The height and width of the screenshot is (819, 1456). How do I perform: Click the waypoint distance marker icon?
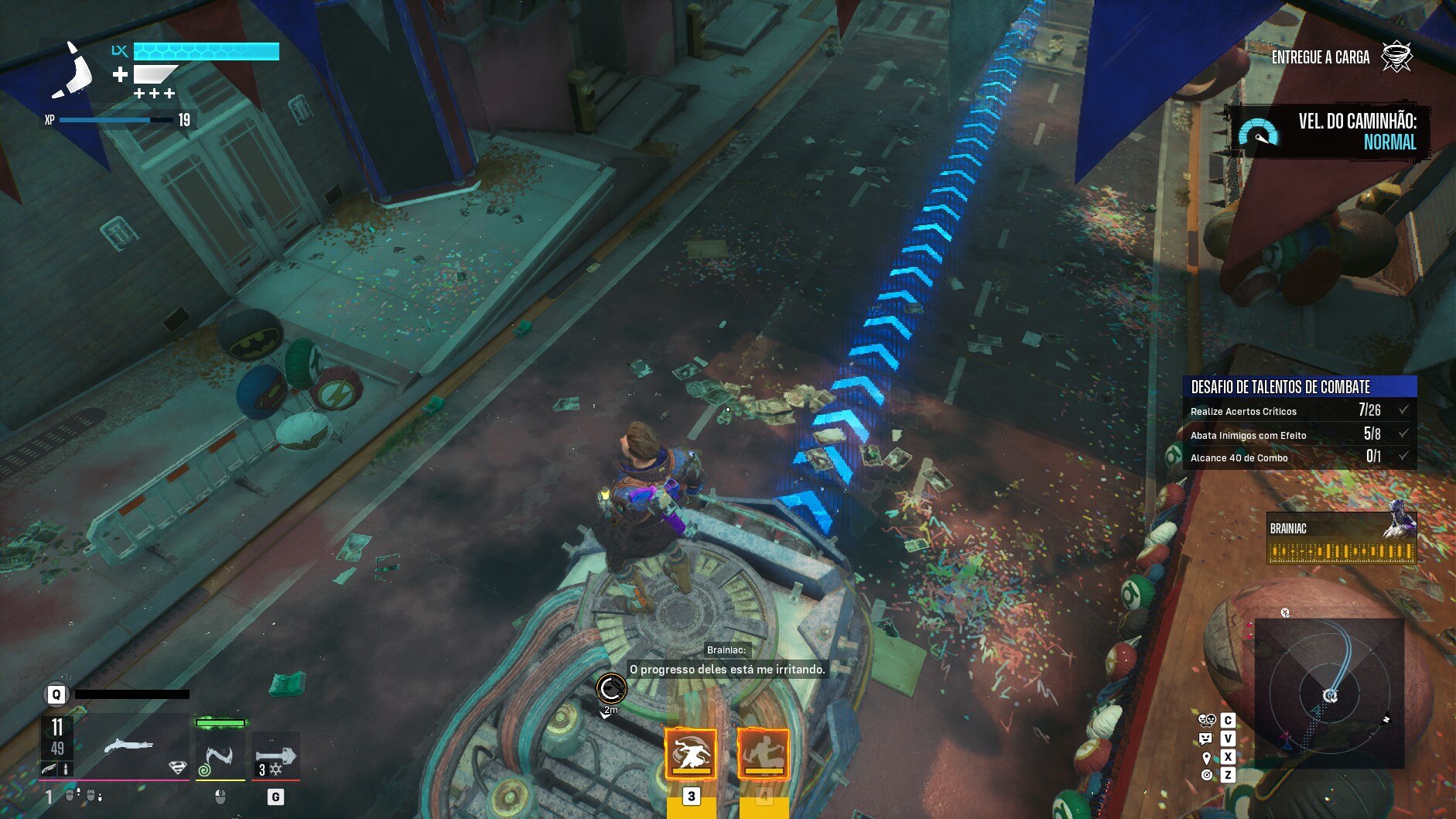(611, 688)
